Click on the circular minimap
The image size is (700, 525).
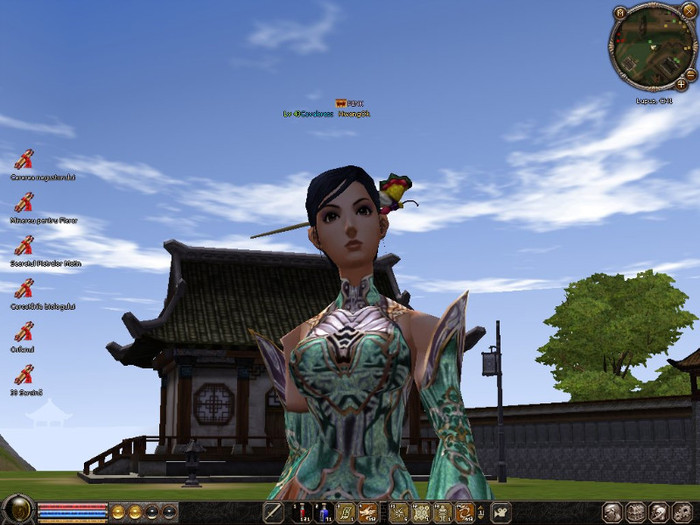point(650,46)
